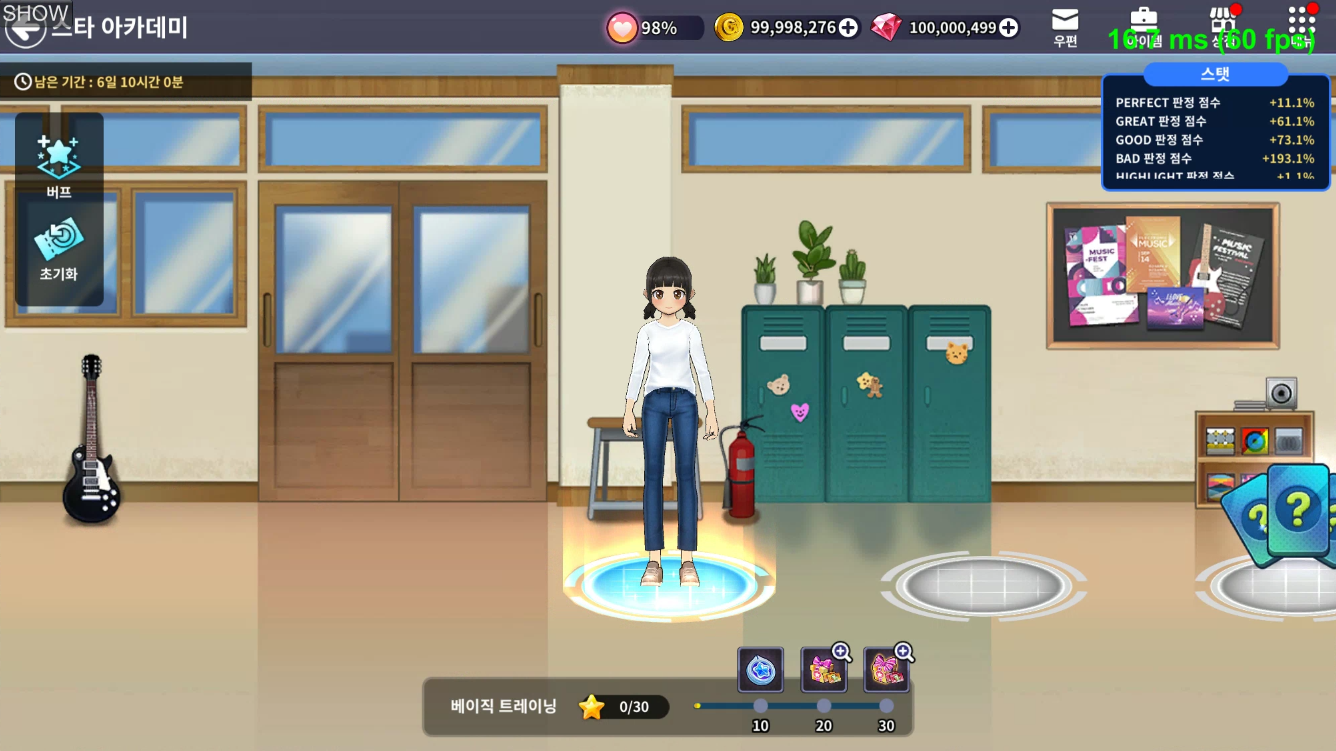Inspect the gift box reward at 30
Image resolution: width=1336 pixels, height=751 pixels.
[886, 670]
